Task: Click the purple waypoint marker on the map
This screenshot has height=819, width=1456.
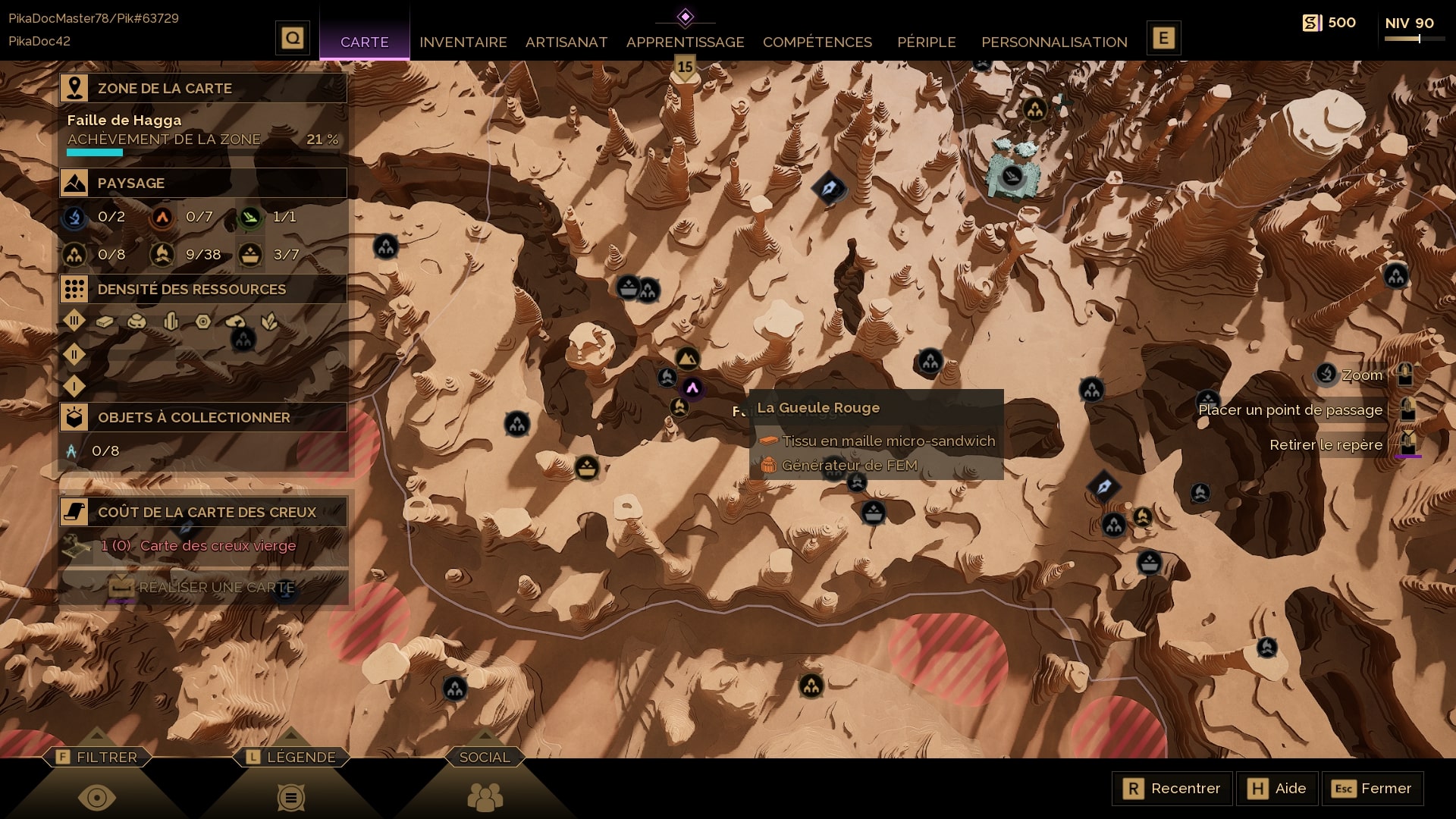Action: click(692, 388)
